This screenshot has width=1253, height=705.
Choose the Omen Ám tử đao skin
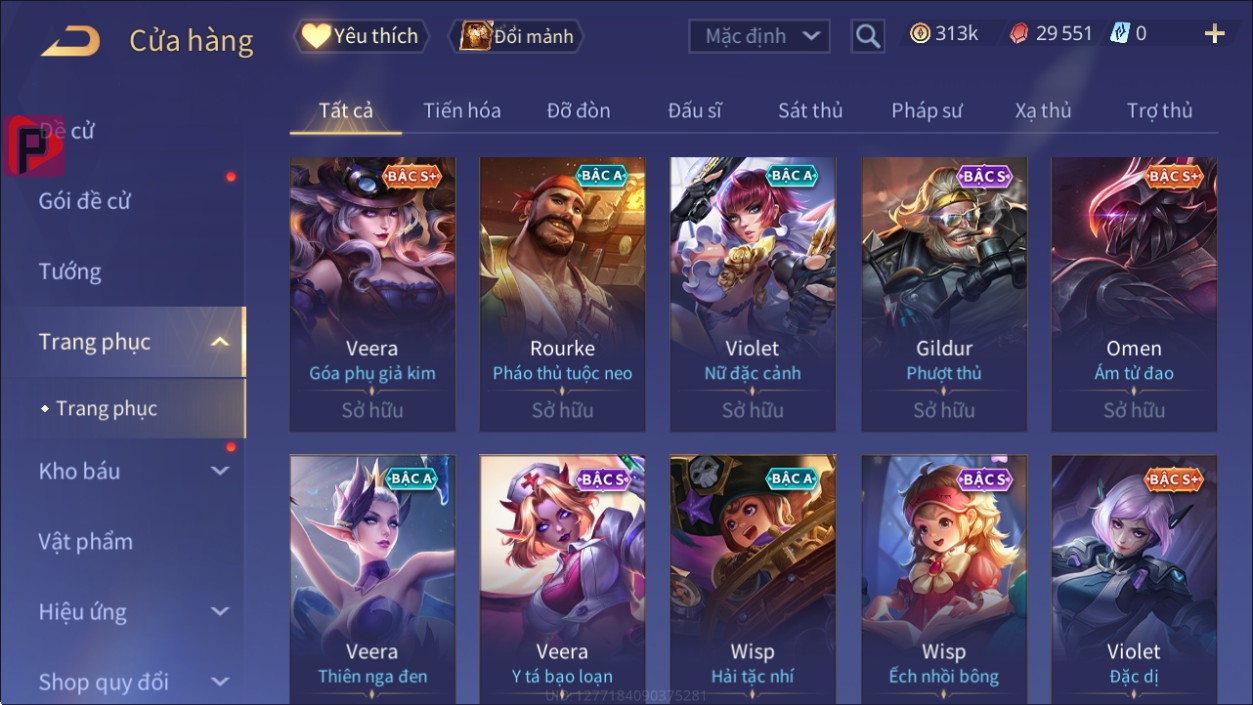pyautogui.click(x=1134, y=294)
